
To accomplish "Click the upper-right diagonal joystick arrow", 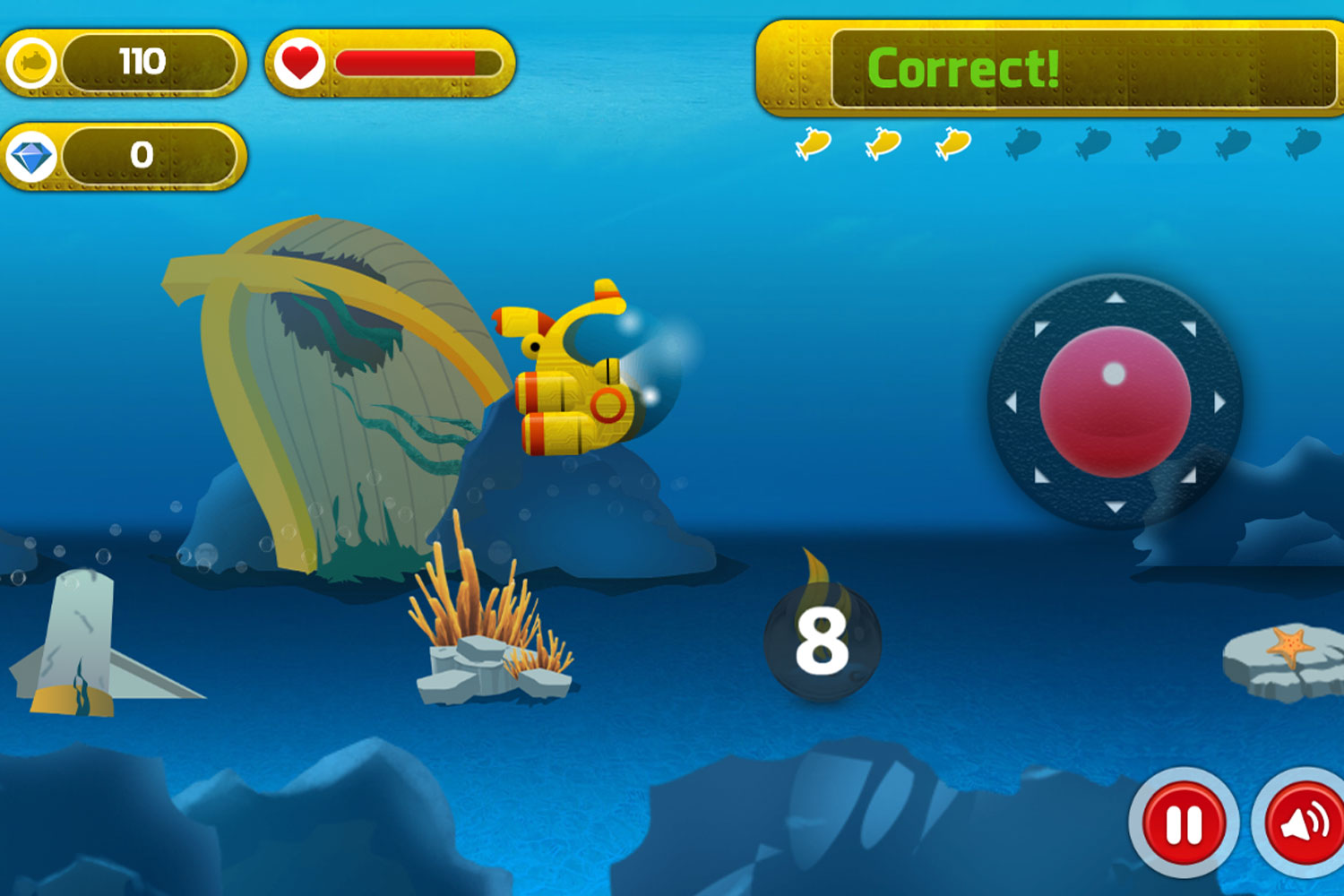I will point(1189,326).
